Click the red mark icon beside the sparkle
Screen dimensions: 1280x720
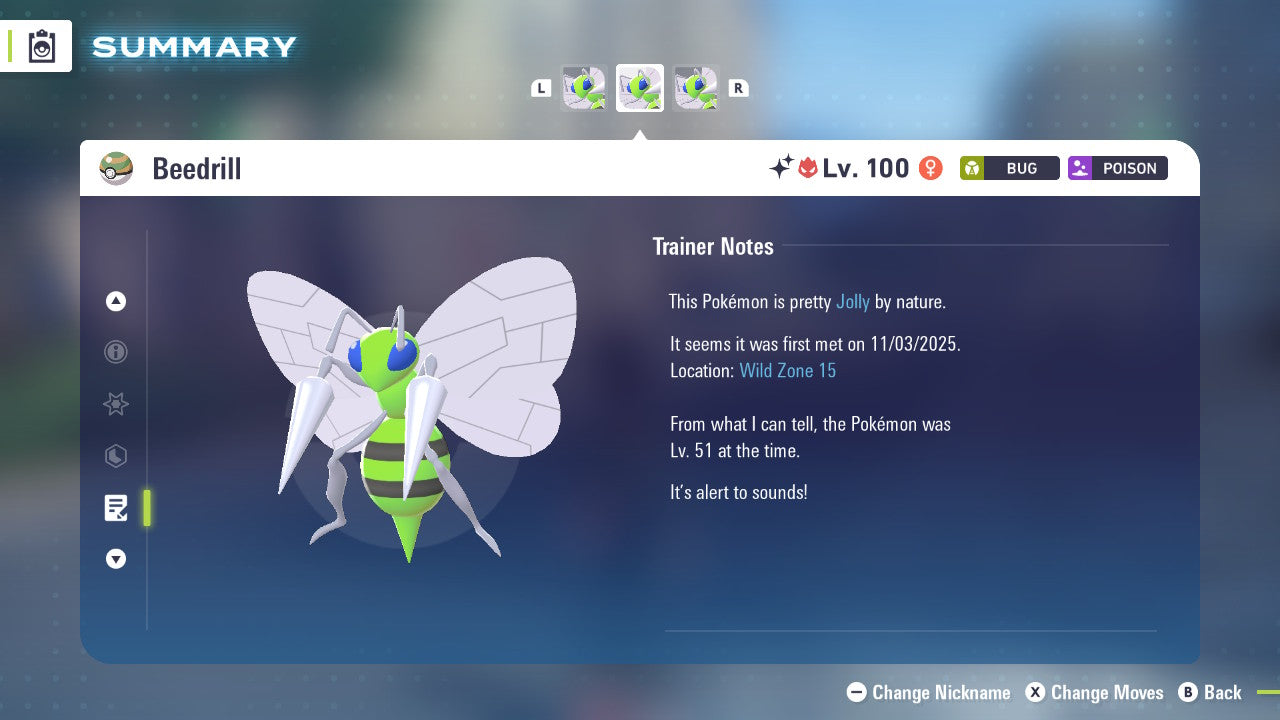pyautogui.click(x=810, y=167)
